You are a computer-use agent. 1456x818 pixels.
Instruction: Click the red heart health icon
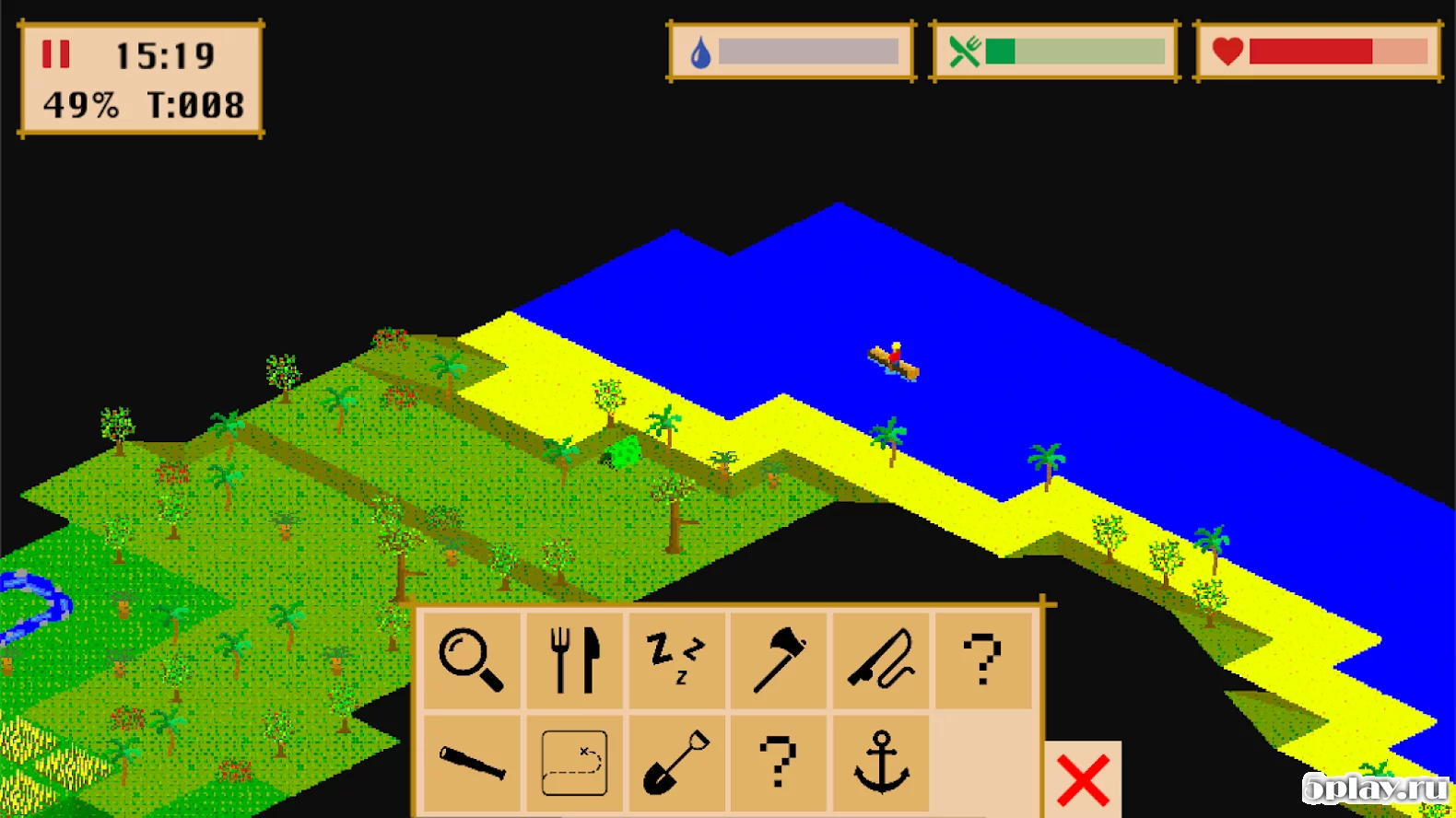click(x=1227, y=50)
